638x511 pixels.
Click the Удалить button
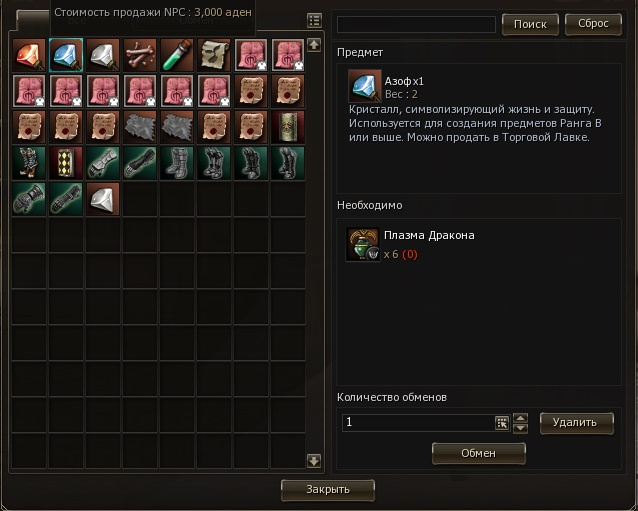tap(576, 422)
